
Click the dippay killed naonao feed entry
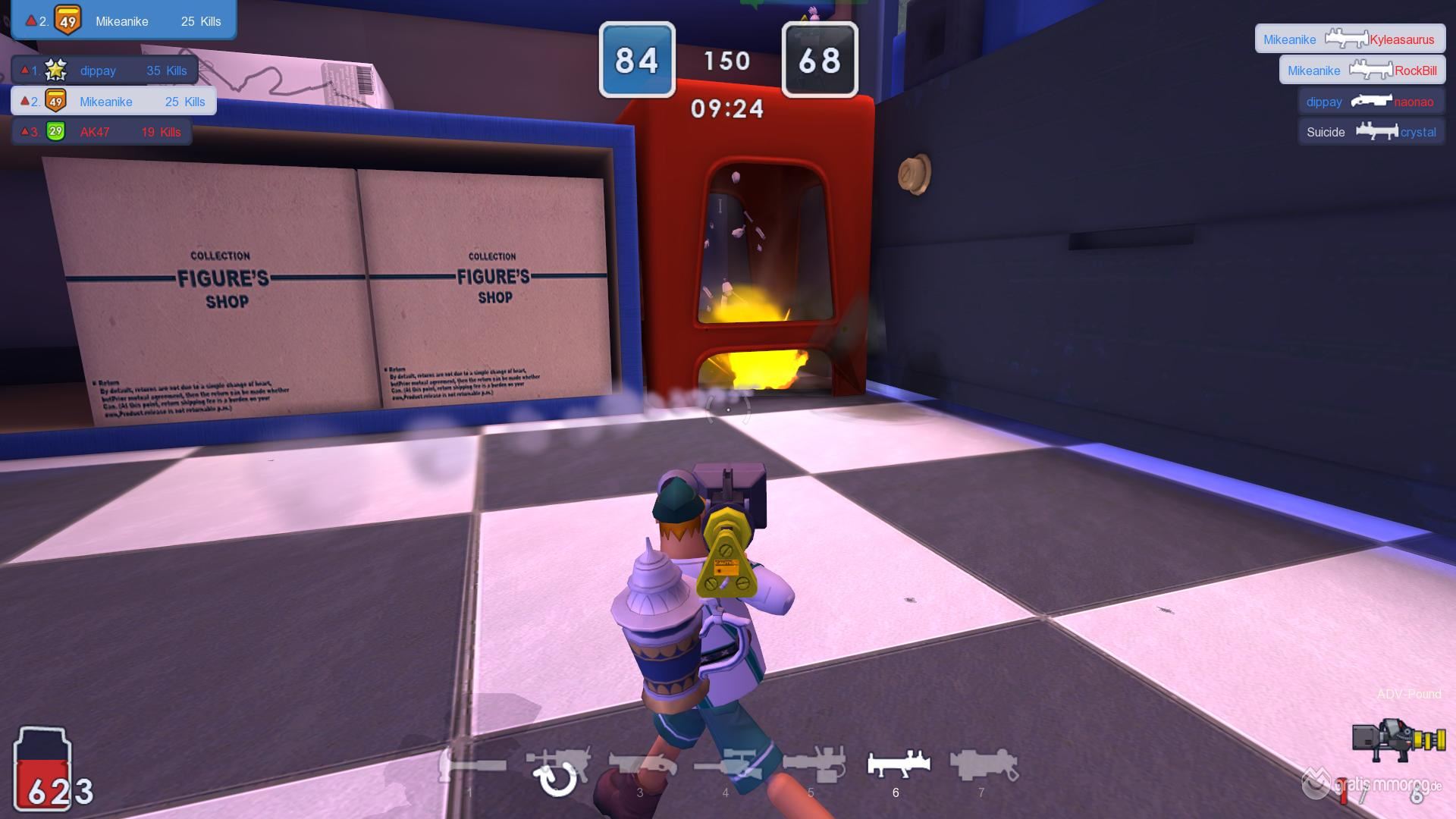(x=1371, y=102)
